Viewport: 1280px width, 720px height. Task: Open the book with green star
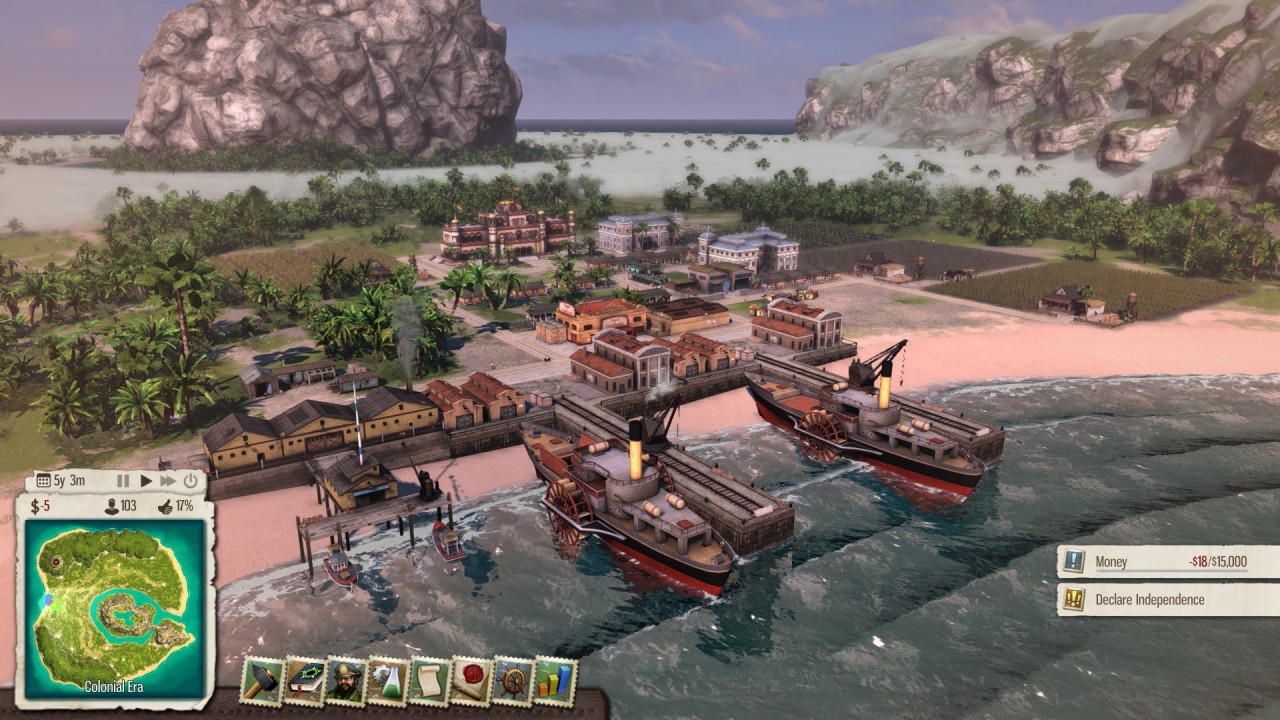[x=305, y=680]
